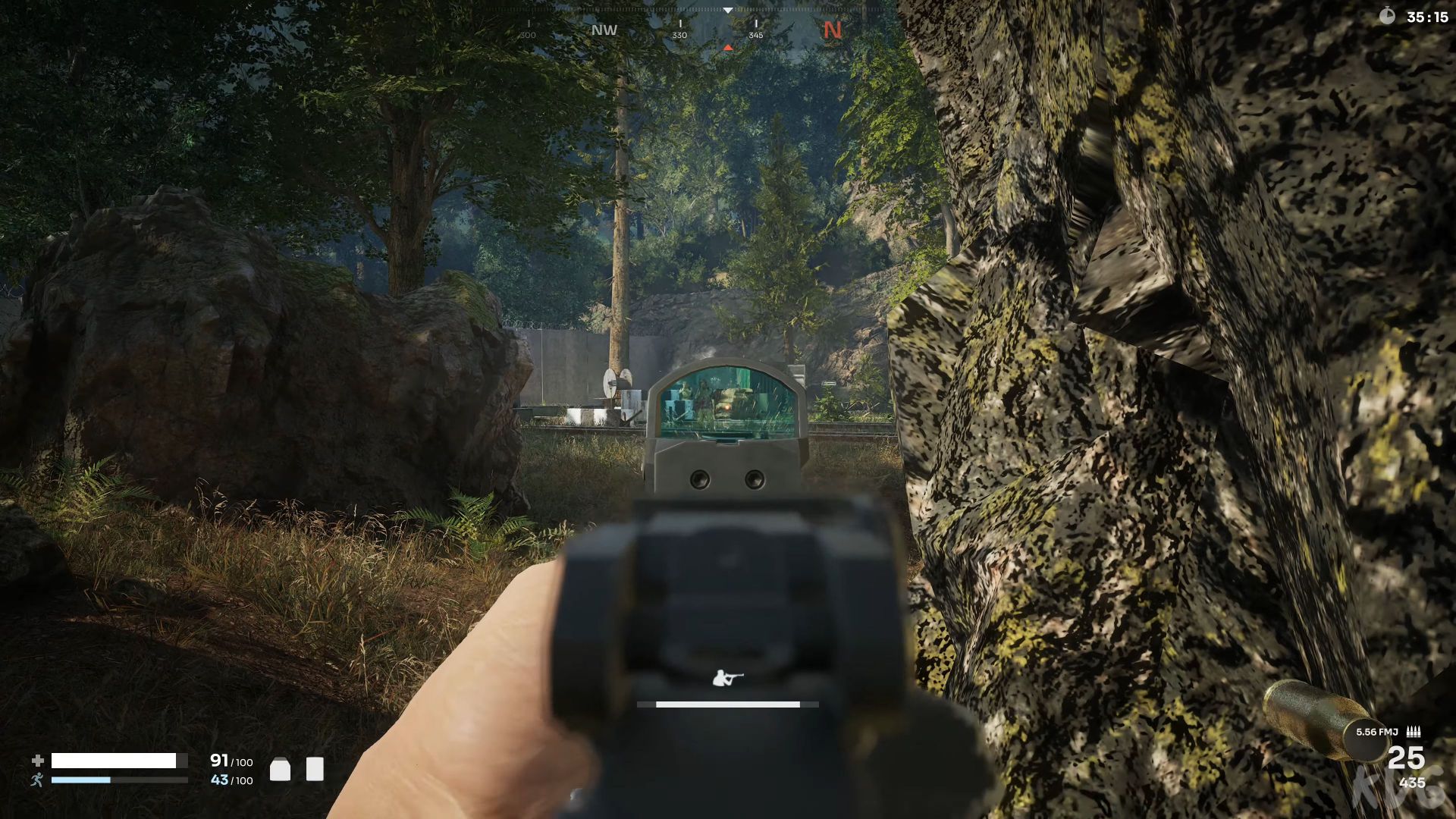Click the compass strip's red N marker

(832, 30)
